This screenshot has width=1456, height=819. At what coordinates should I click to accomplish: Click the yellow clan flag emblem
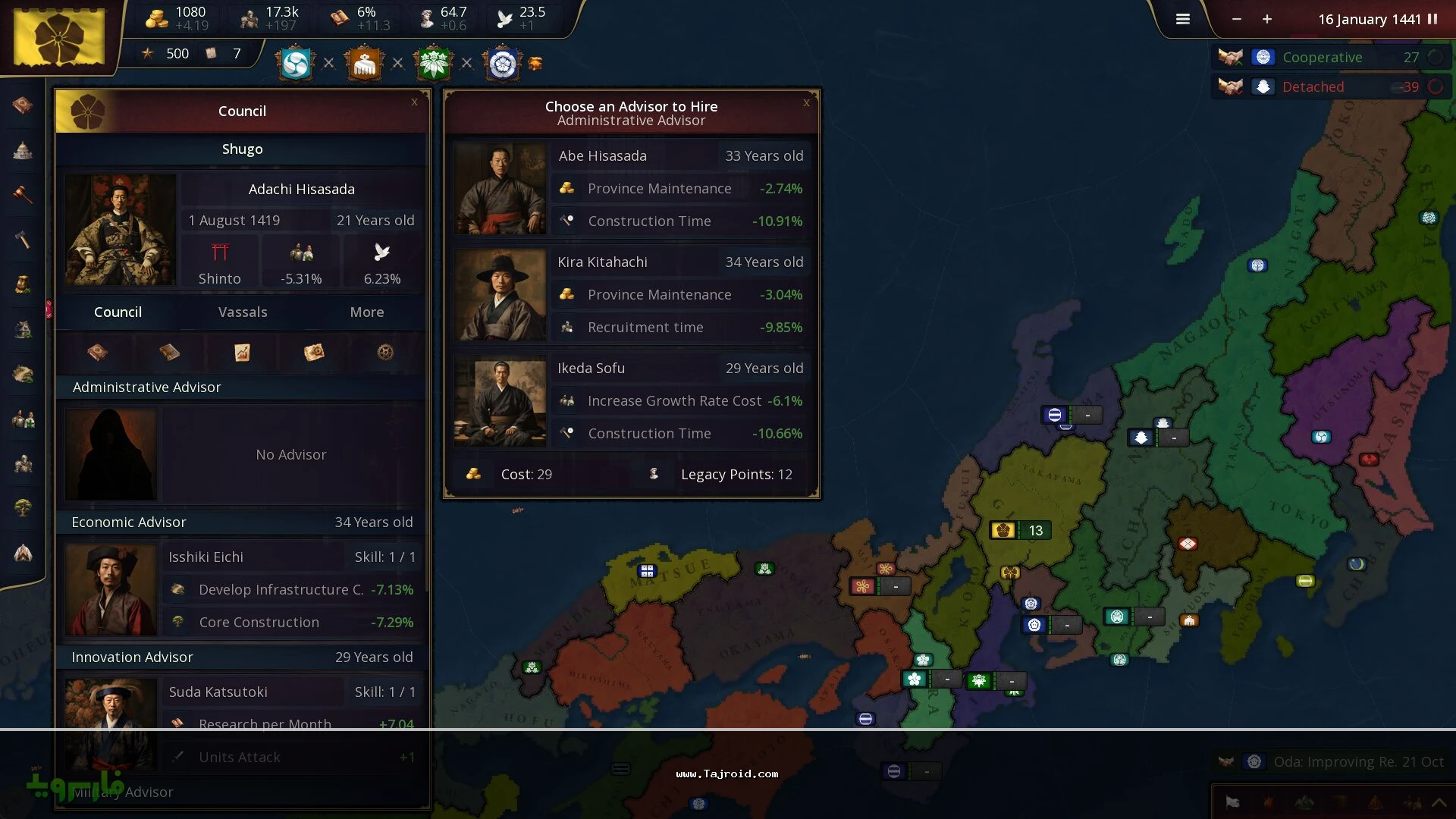point(59,36)
